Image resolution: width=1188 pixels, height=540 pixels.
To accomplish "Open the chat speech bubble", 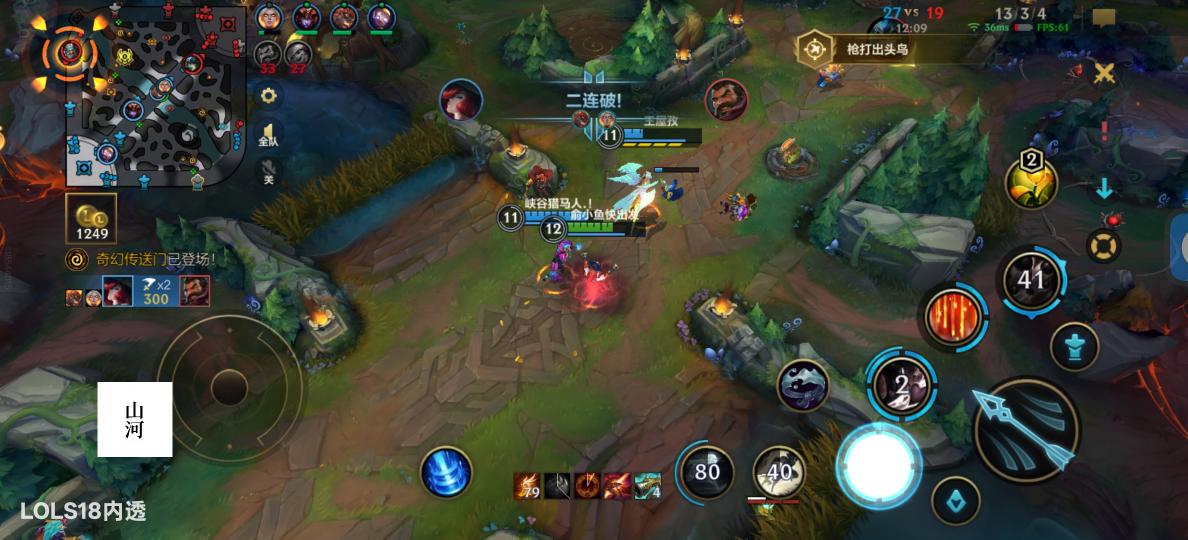I will pos(1104,18).
